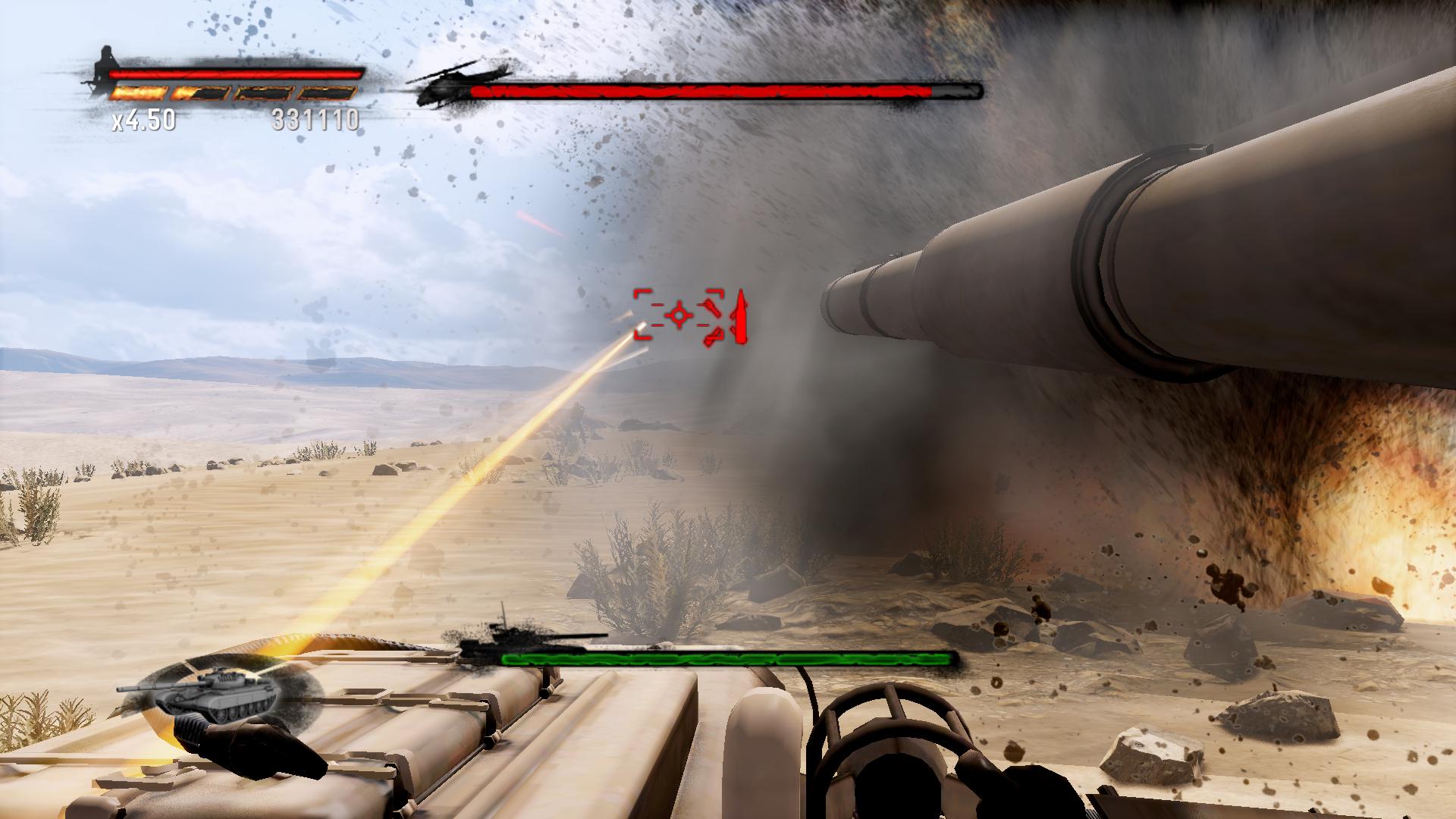Select the x4.50 multiplier label

click(x=143, y=120)
